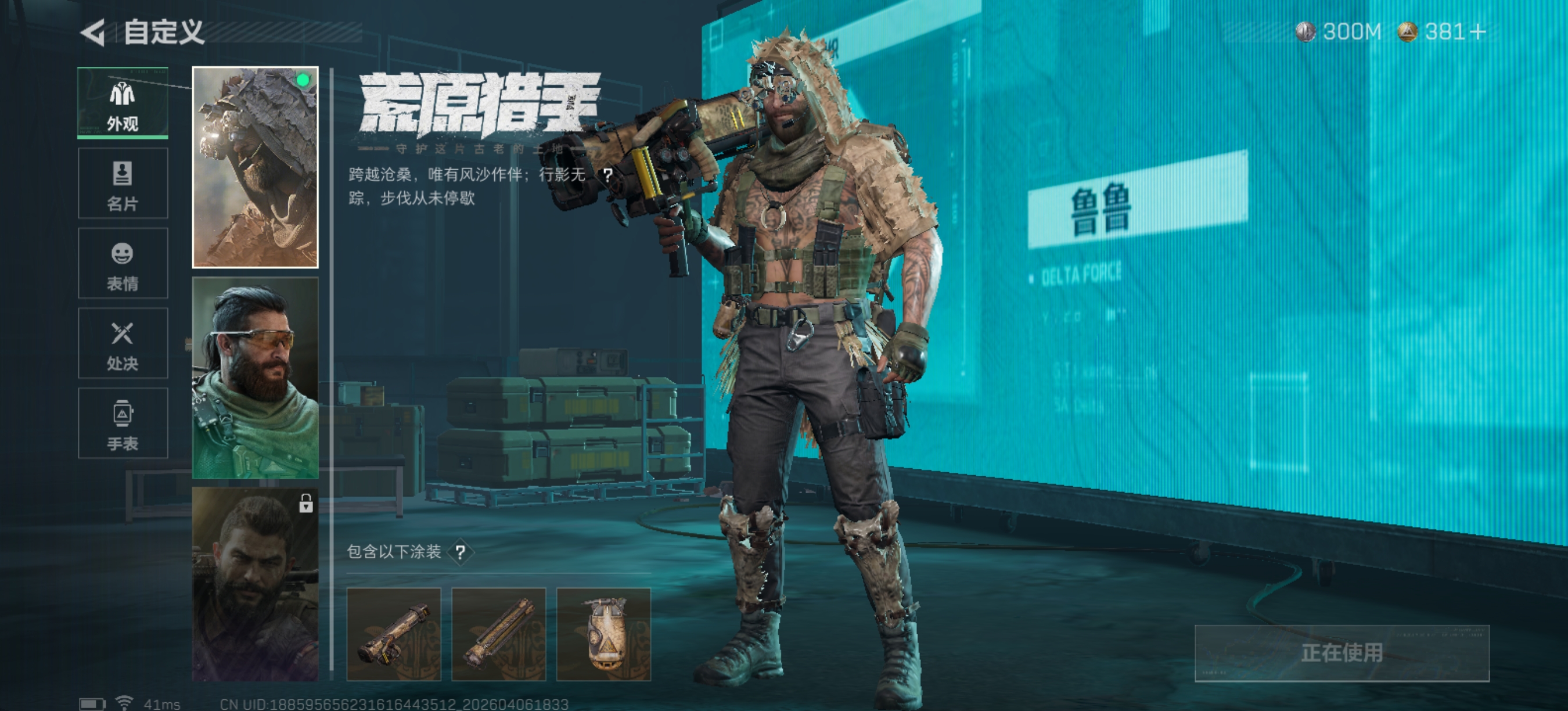The height and width of the screenshot is (711, 1568).
Task: Add premium currency via the plus sign
Action: [x=1477, y=31]
